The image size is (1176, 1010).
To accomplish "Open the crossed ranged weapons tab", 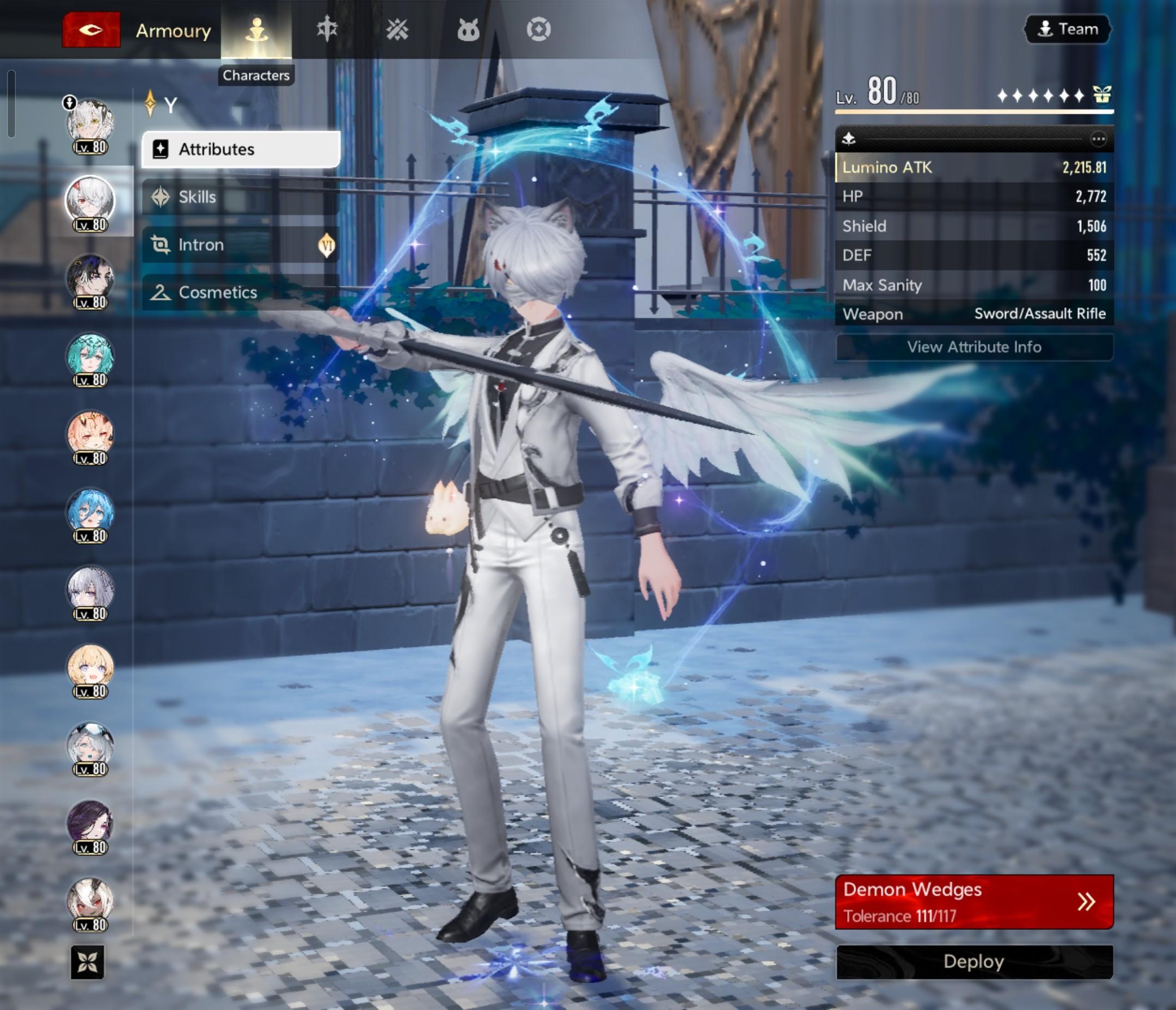I will [397, 29].
